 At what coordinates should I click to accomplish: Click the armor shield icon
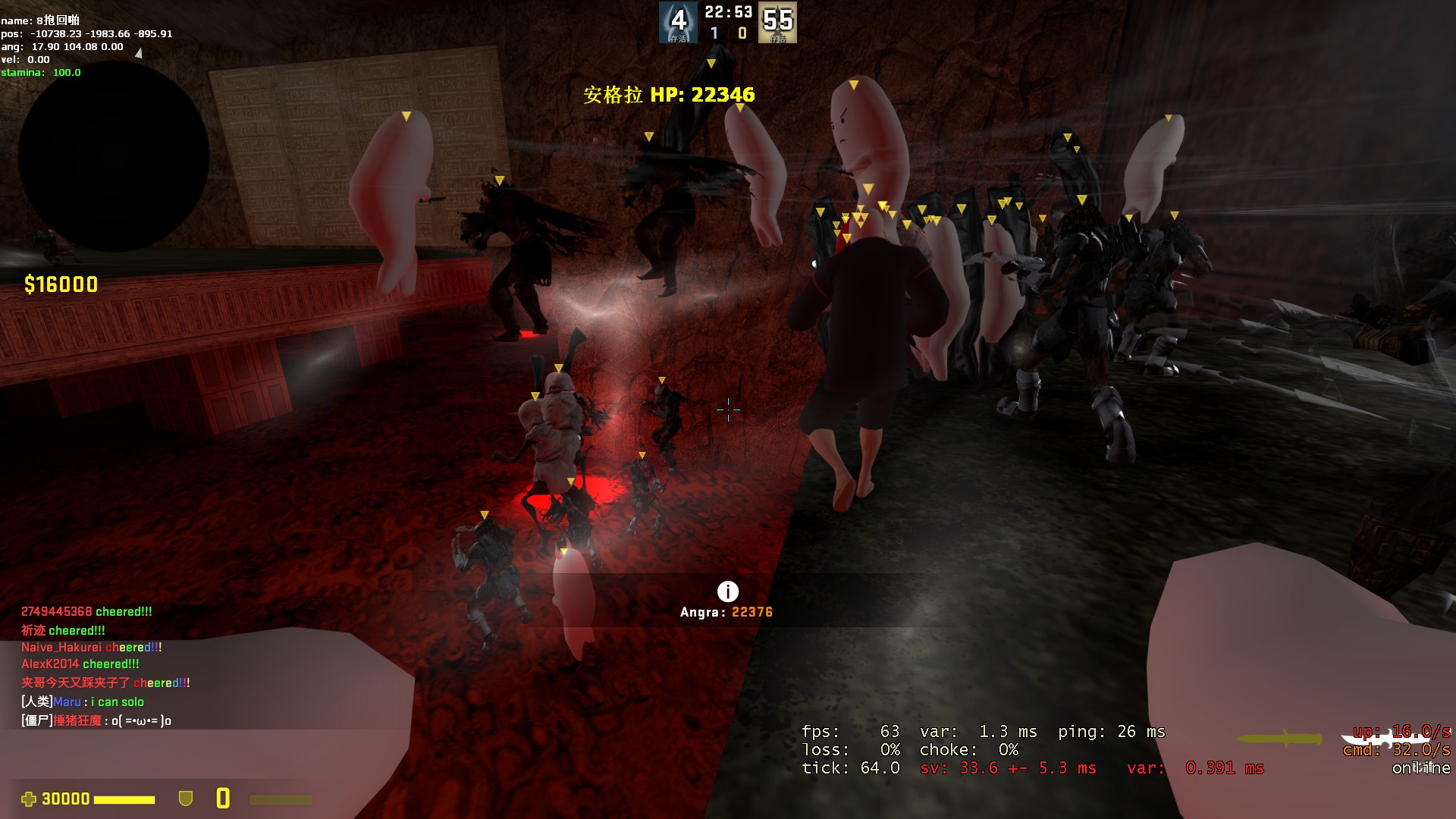coord(185,799)
